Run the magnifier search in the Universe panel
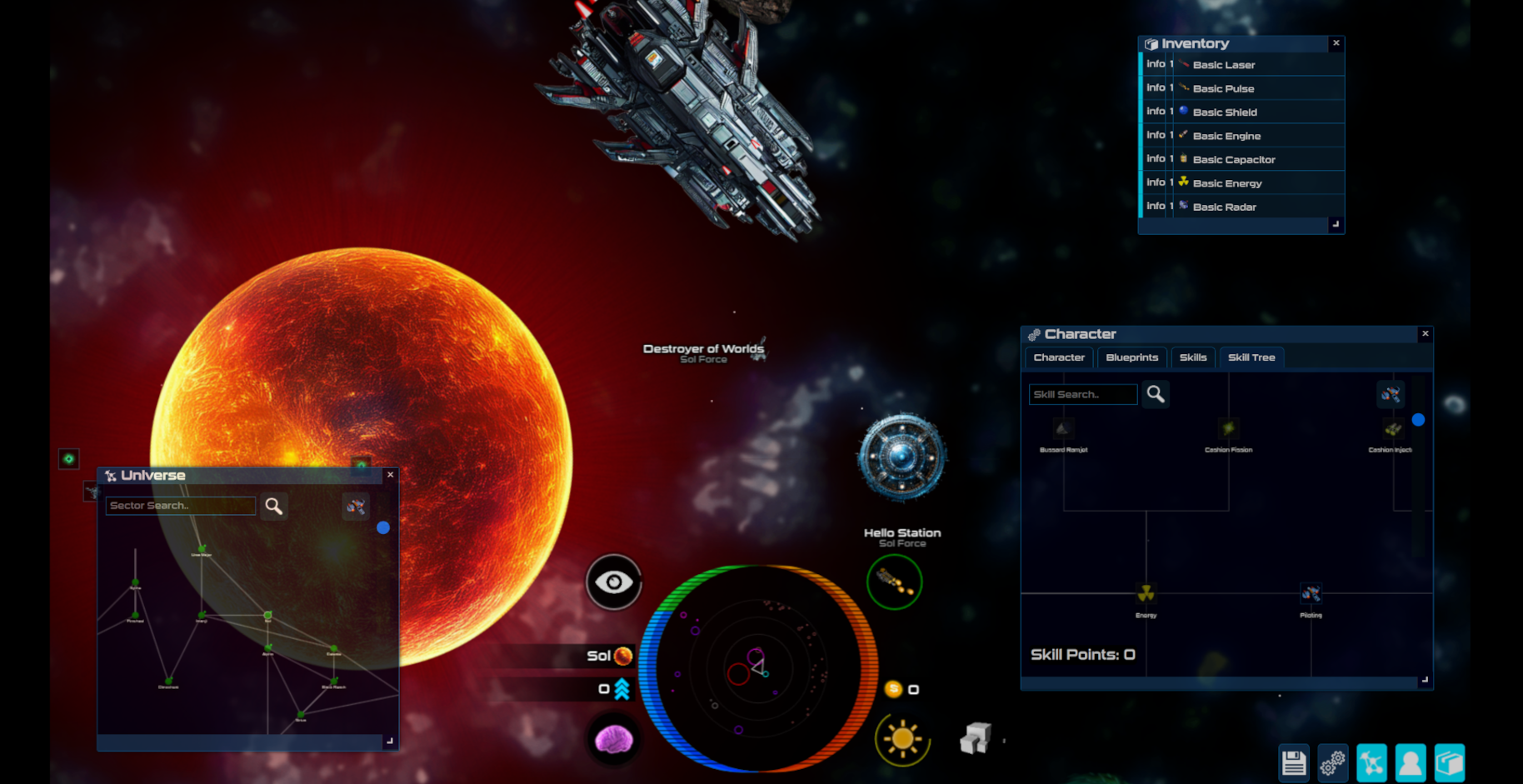The height and width of the screenshot is (784, 1523). [x=274, y=506]
